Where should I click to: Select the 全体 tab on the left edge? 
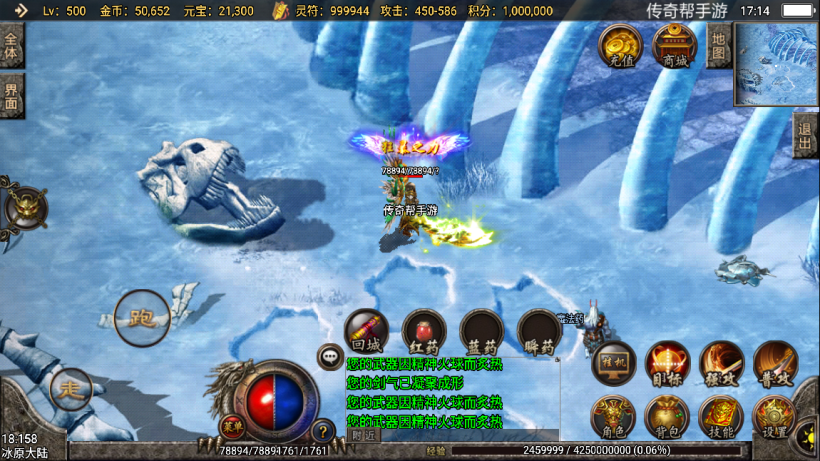[x=11, y=46]
